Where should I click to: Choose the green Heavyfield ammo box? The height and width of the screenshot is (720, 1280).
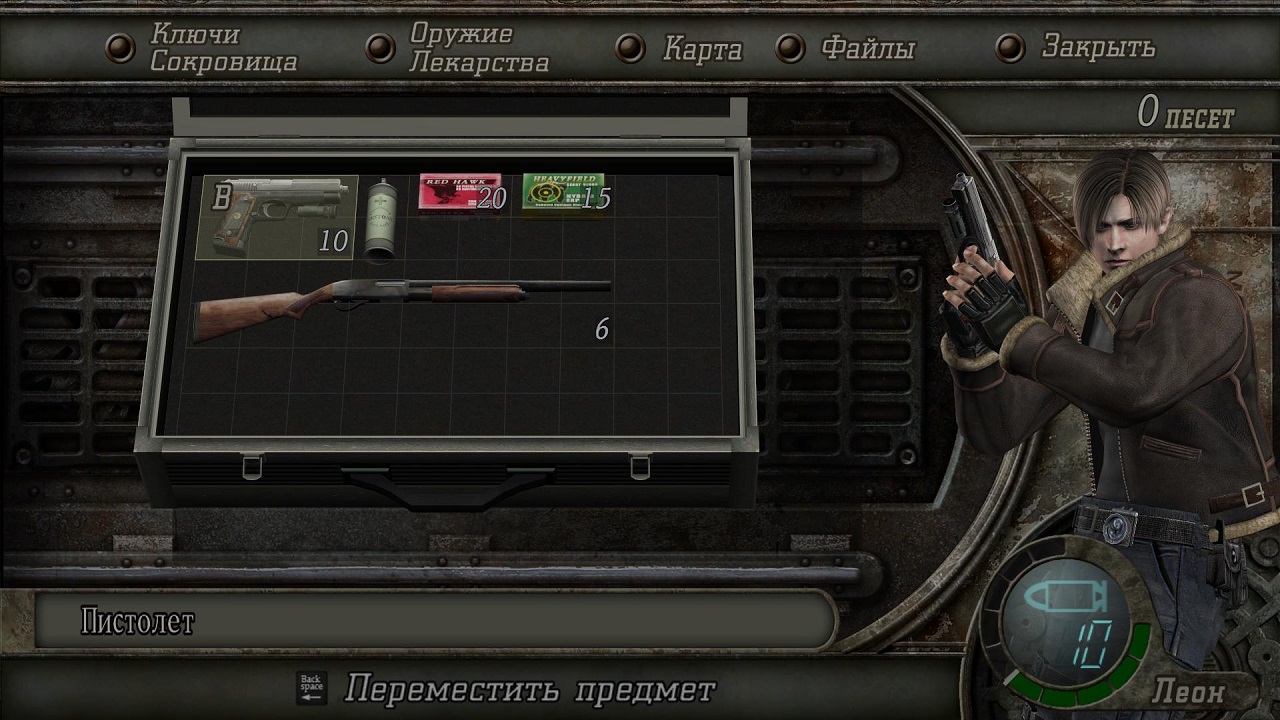(564, 192)
